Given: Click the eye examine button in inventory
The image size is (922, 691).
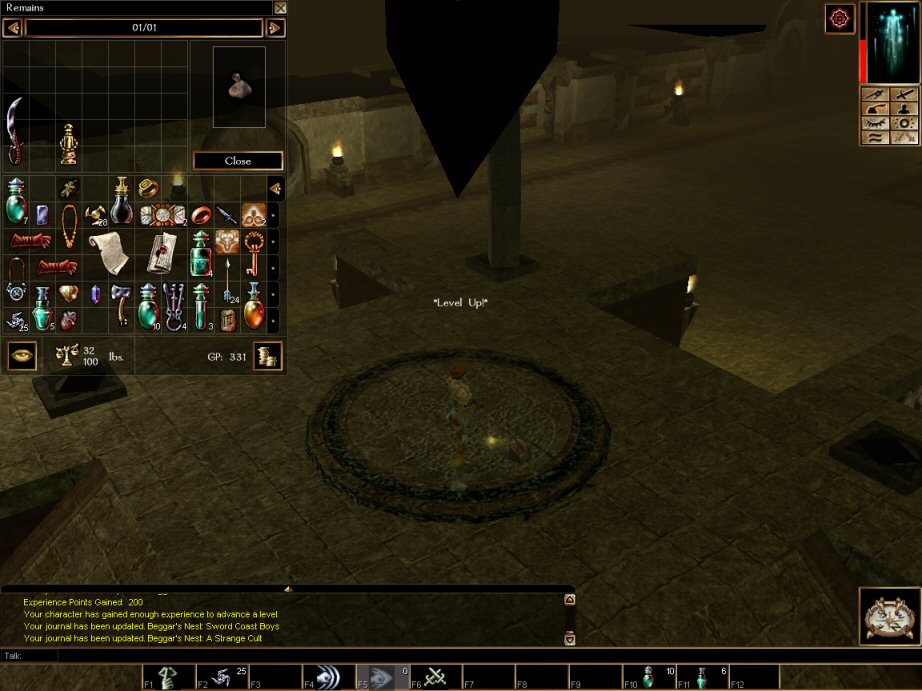Looking at the screenshot, I should coord(21,355).
